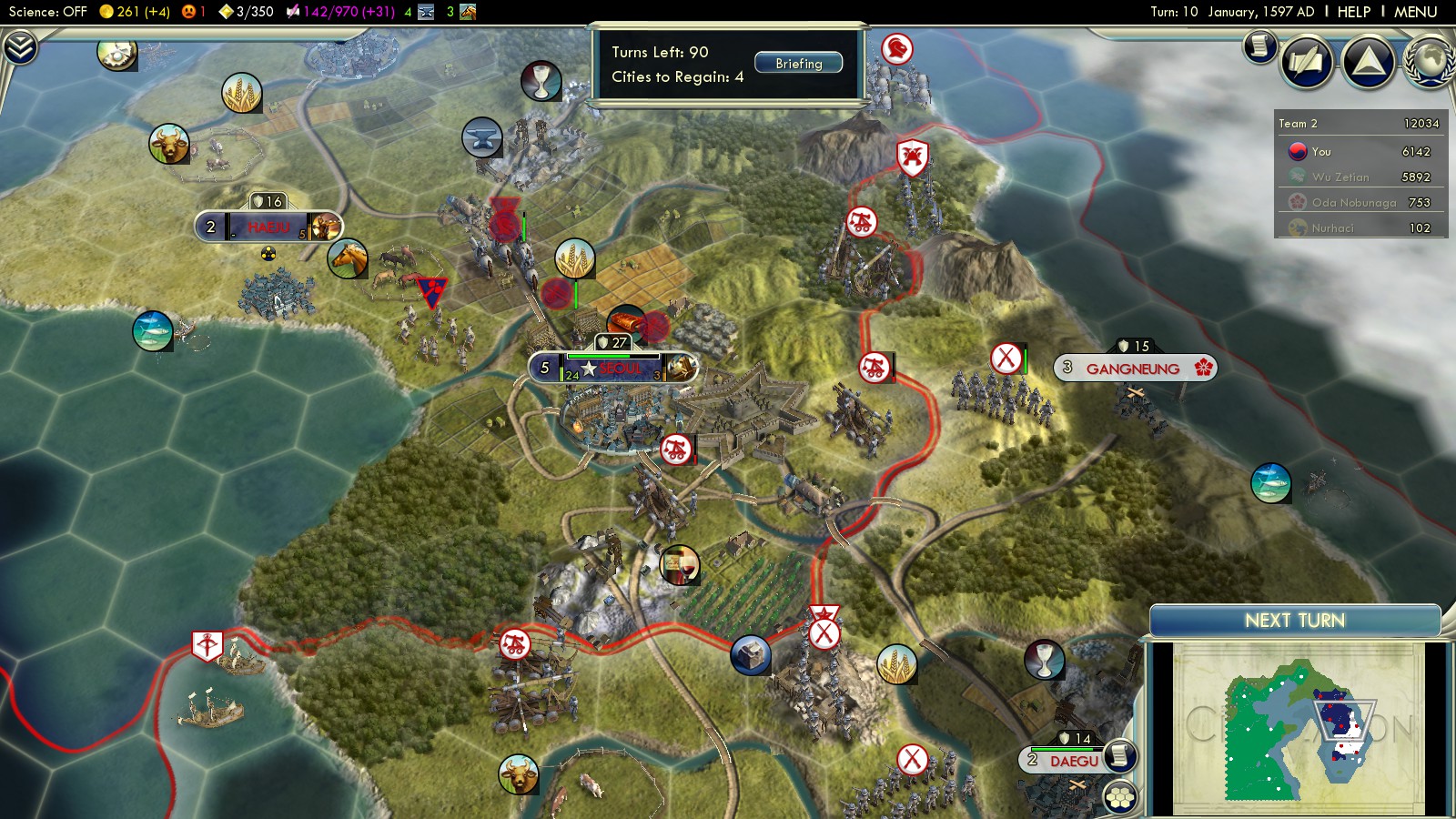Open the gold treasury readout in top bar

pyautogui.click(x=135, y=12)
